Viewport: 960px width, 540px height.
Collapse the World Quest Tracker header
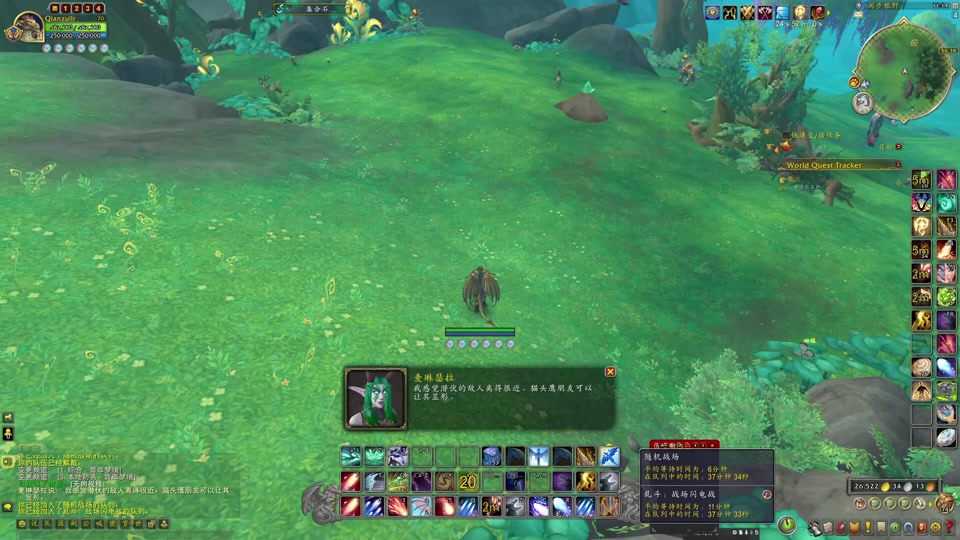[x=898, y=165]
